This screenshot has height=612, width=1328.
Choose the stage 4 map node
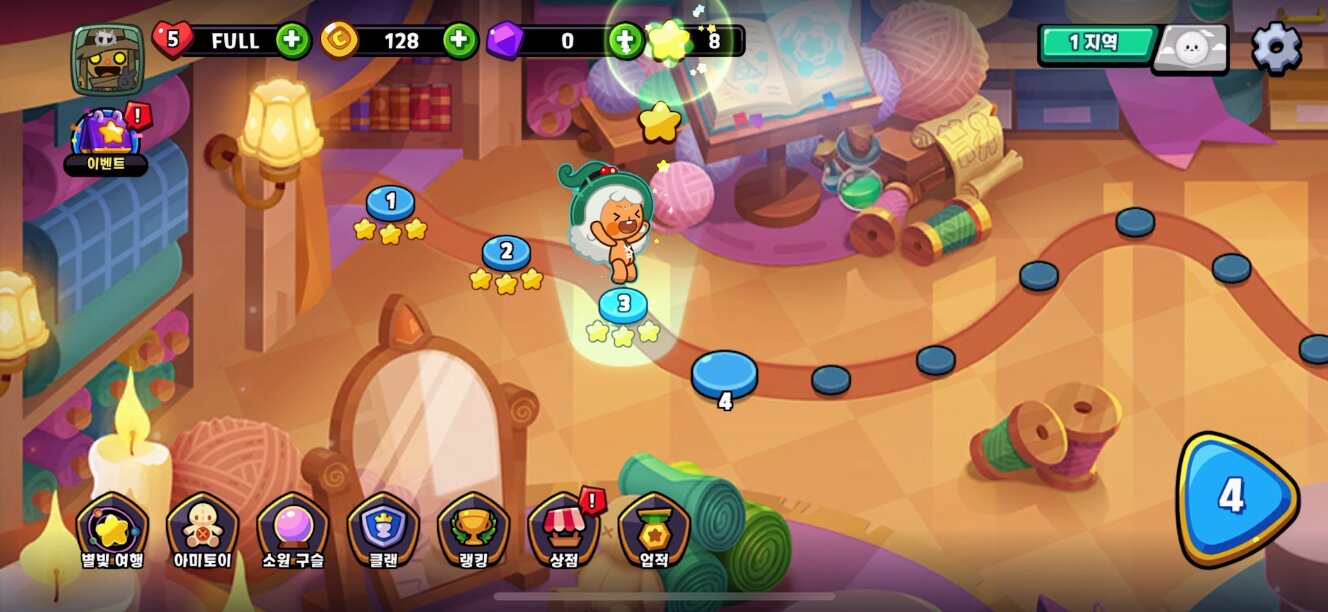coord(725,375)
